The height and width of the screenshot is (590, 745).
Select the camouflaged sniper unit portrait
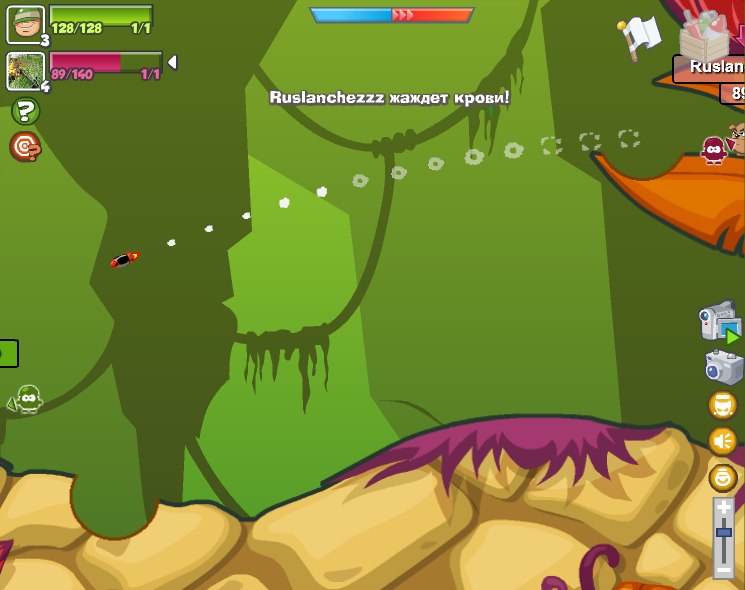(25, 71)
